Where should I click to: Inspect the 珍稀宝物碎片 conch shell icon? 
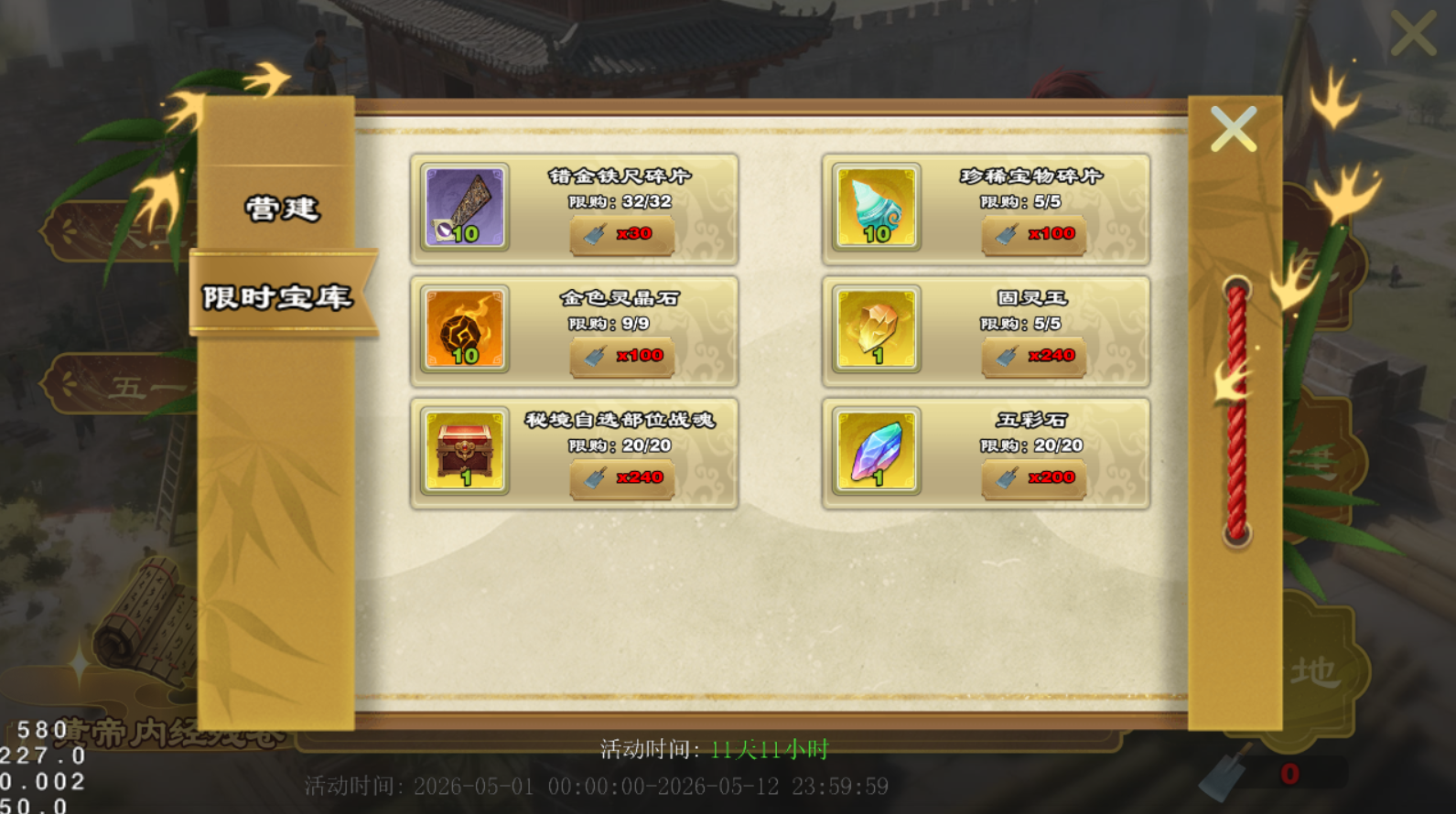point(877,208)
